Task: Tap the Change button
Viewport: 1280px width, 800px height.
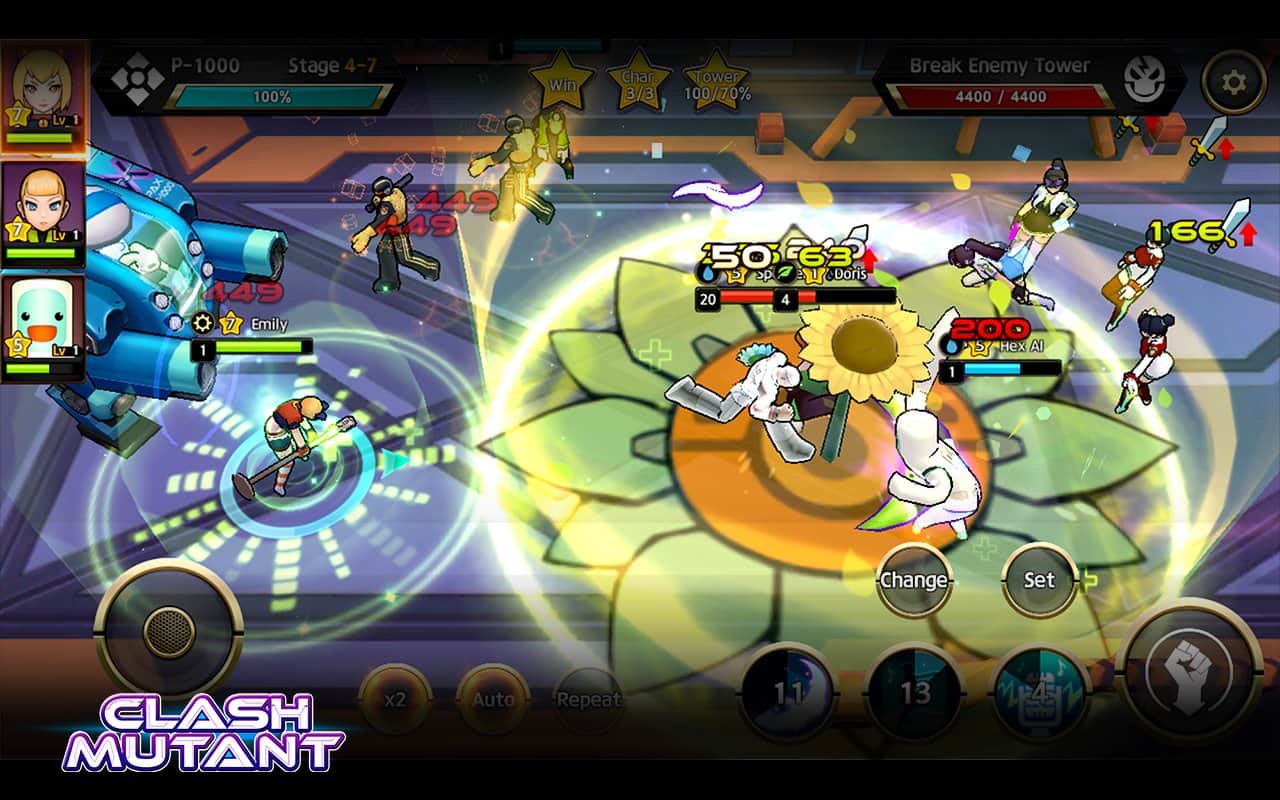Action: [x=914, y=580]
